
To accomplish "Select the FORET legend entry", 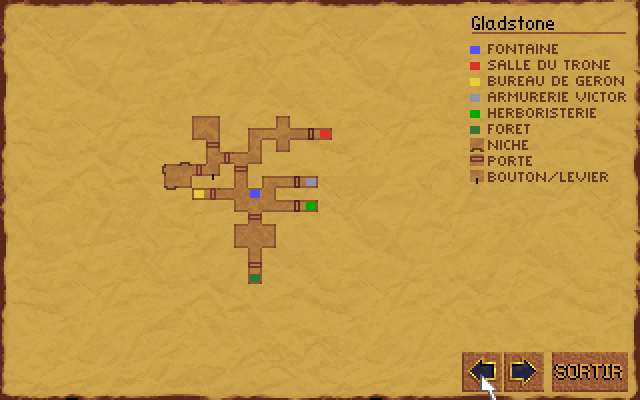I will click(508, 129).
